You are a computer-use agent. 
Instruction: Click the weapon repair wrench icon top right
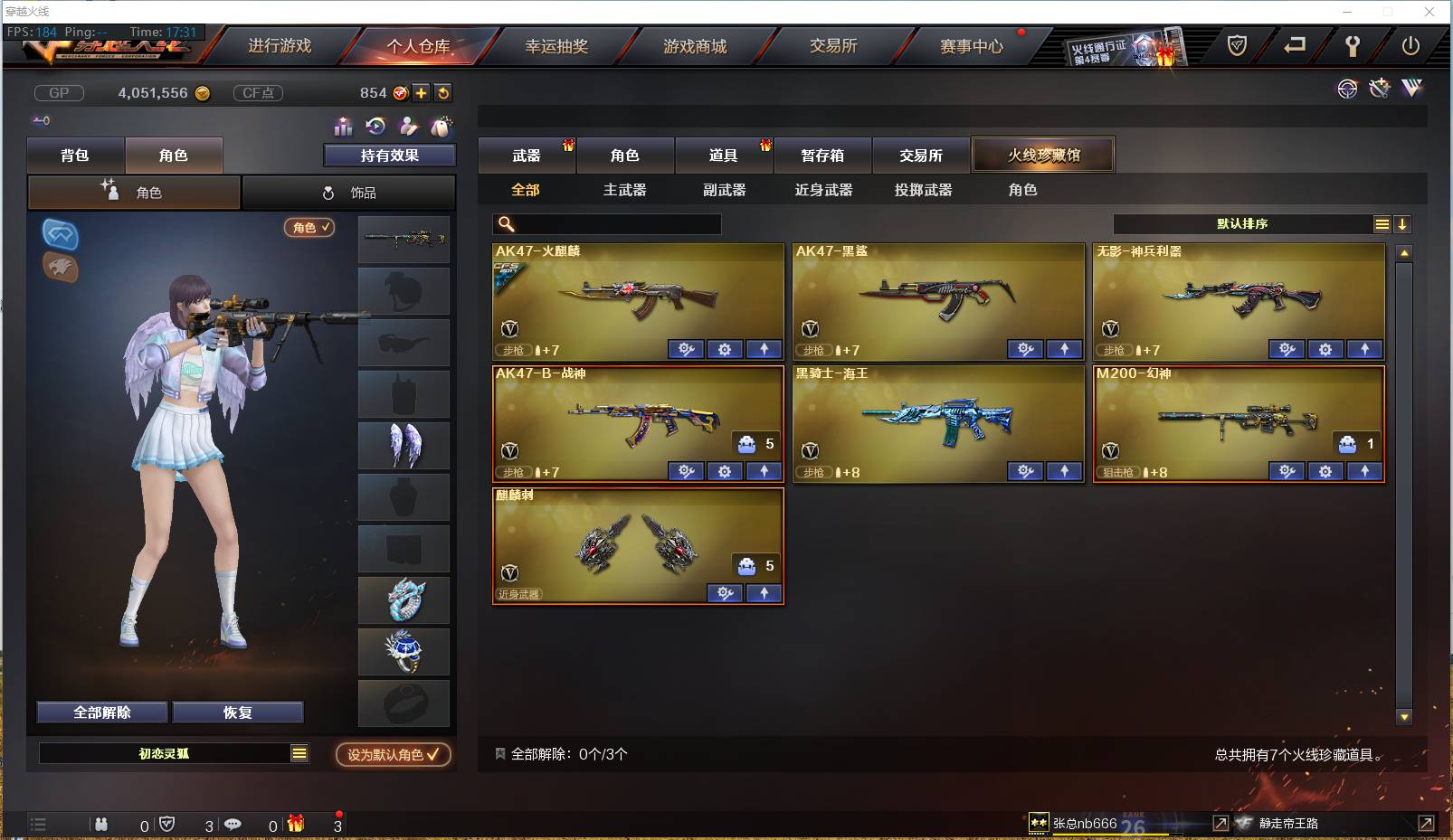[1379, 89]
